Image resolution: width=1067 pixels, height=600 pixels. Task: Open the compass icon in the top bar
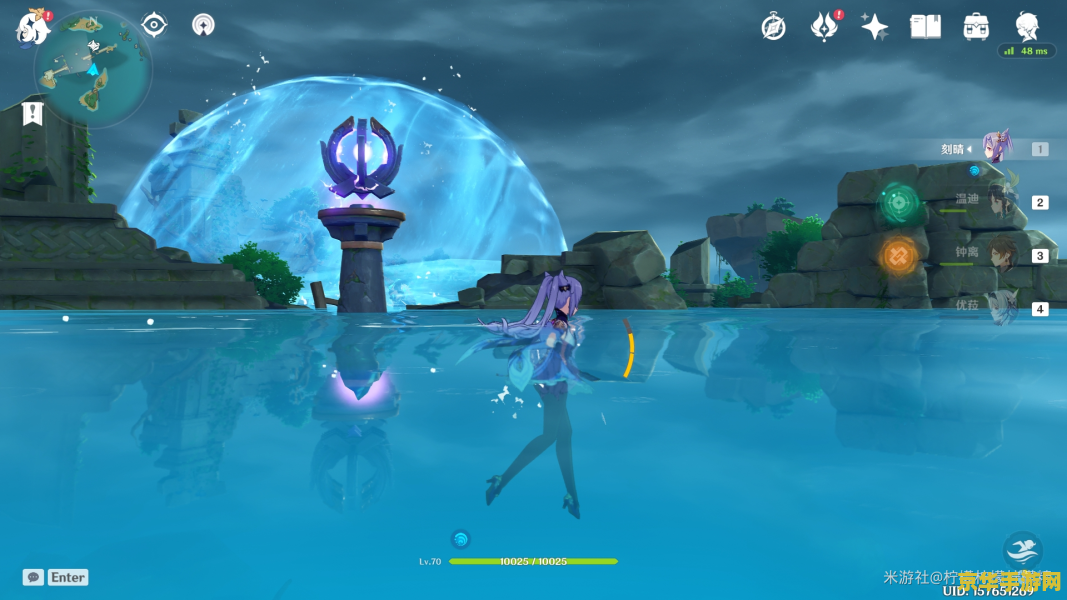(x=773, y=27)
